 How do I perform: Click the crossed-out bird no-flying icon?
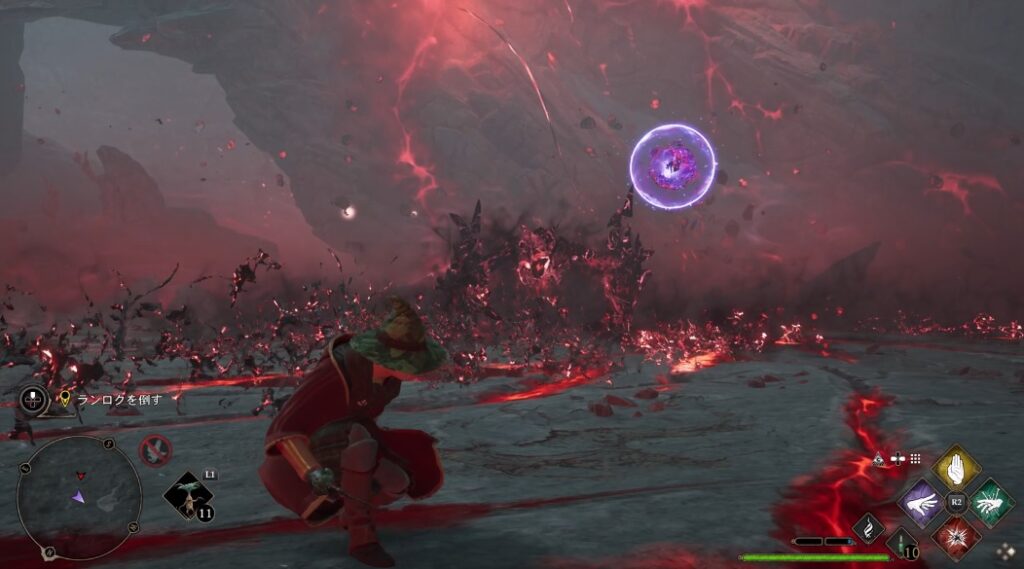coord(155,451)
